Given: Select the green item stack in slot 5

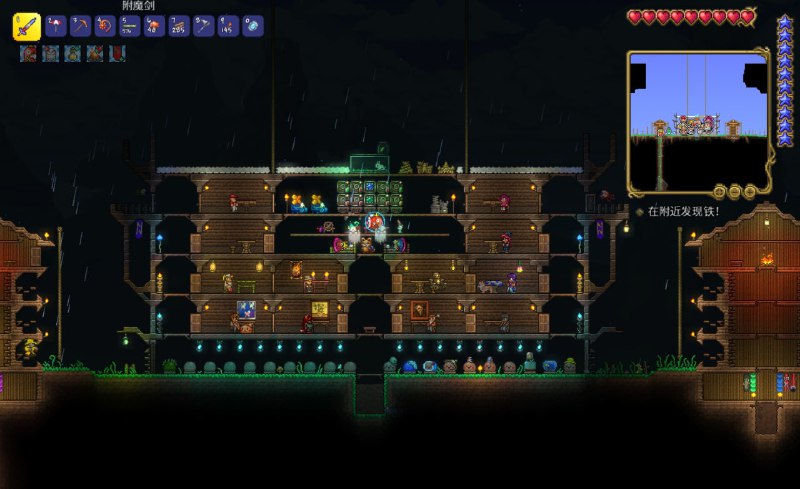Looking at the screenshot, I should (129, 25).
